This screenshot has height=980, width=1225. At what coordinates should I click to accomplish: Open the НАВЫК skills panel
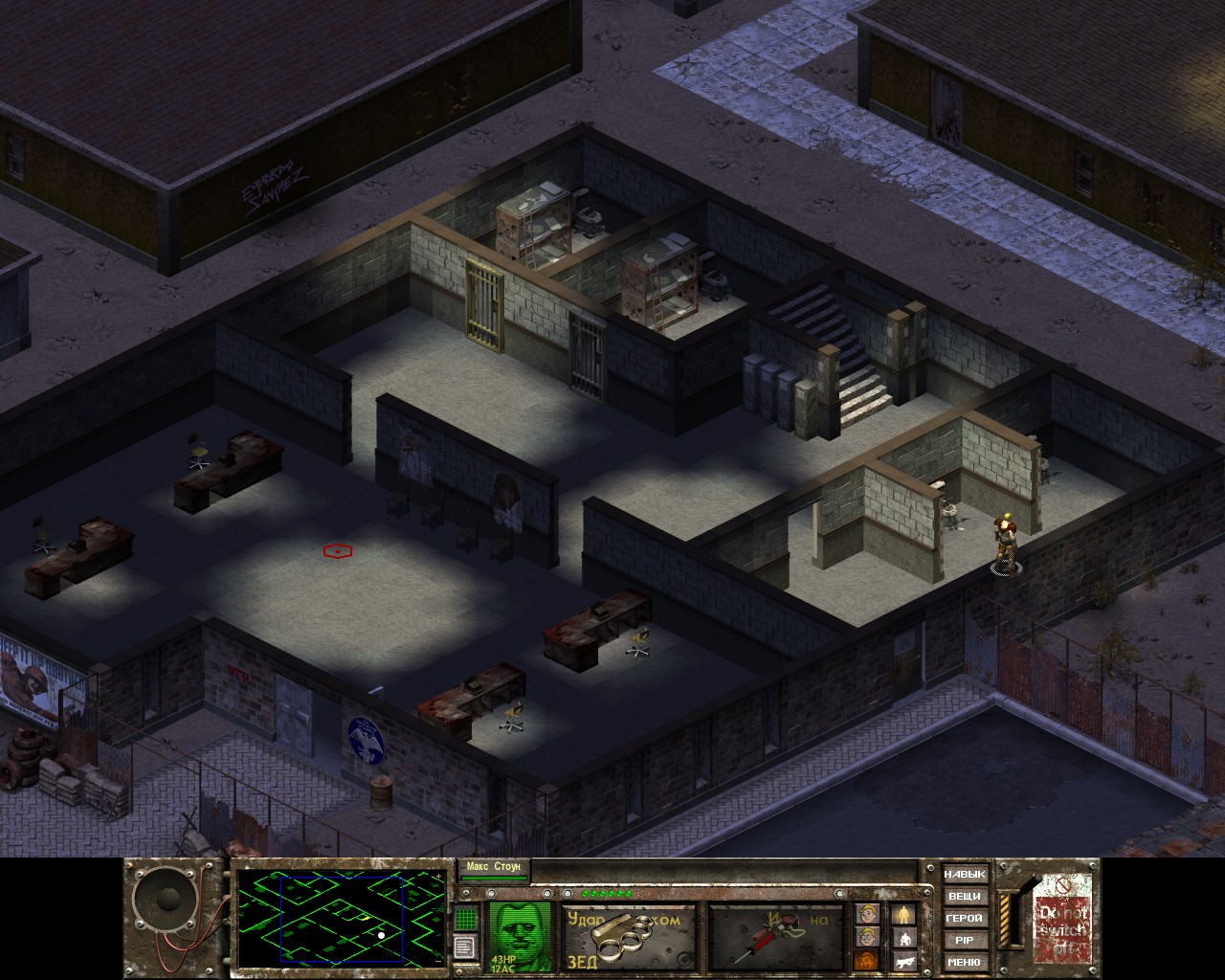coord(964,875)
